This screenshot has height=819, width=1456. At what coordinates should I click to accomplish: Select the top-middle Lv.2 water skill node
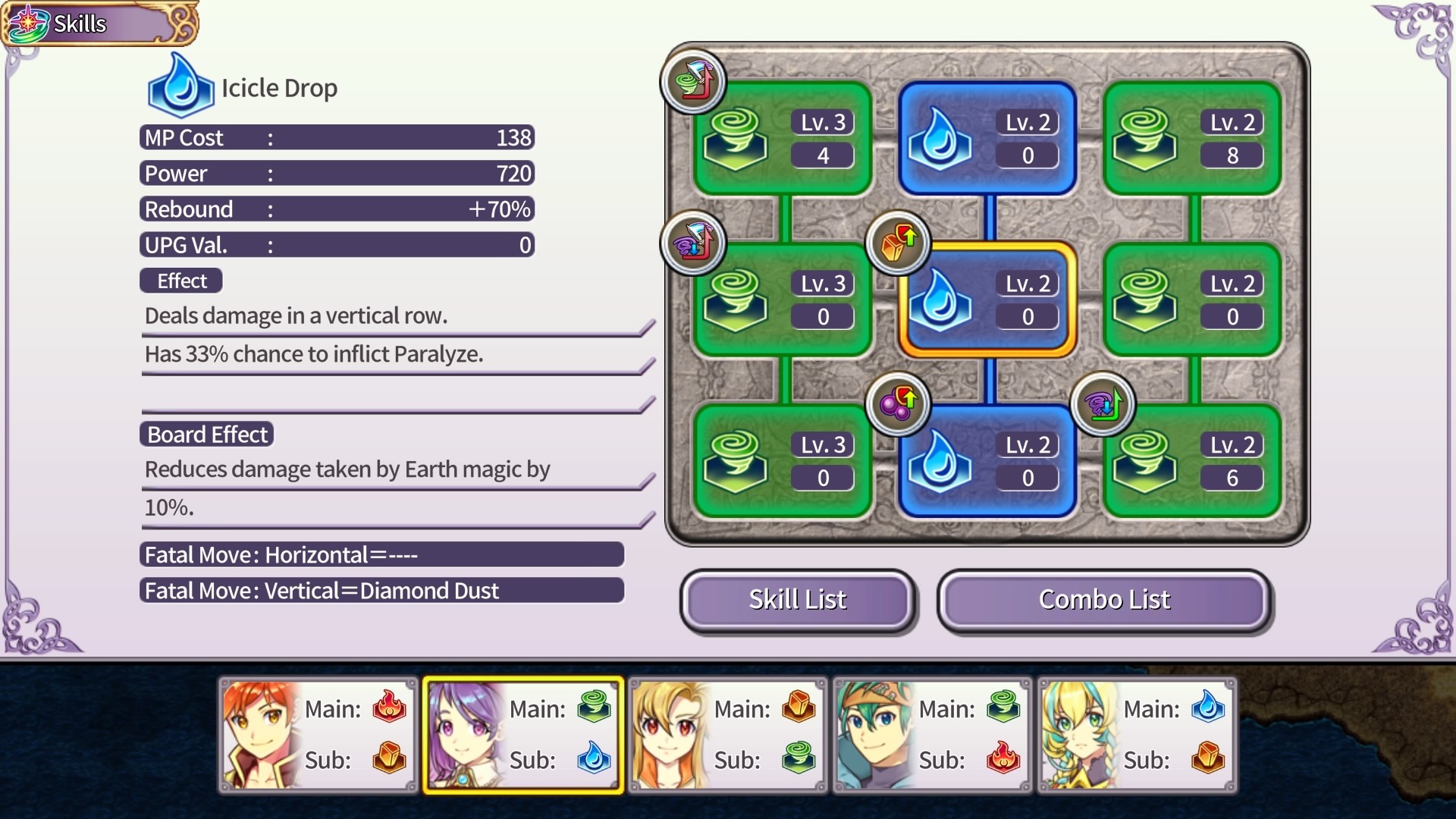coord(986,140)
